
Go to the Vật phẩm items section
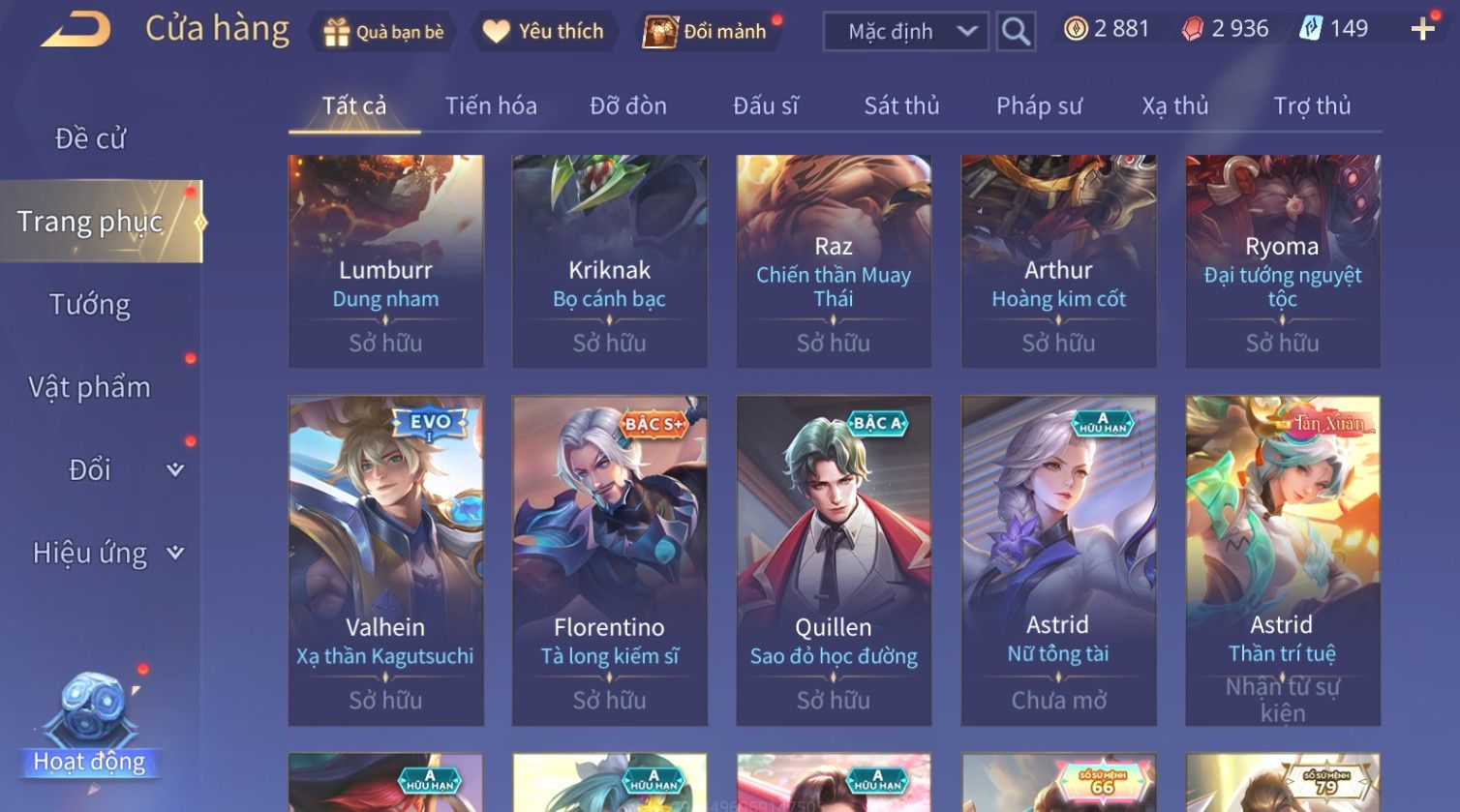pos(90,387)
